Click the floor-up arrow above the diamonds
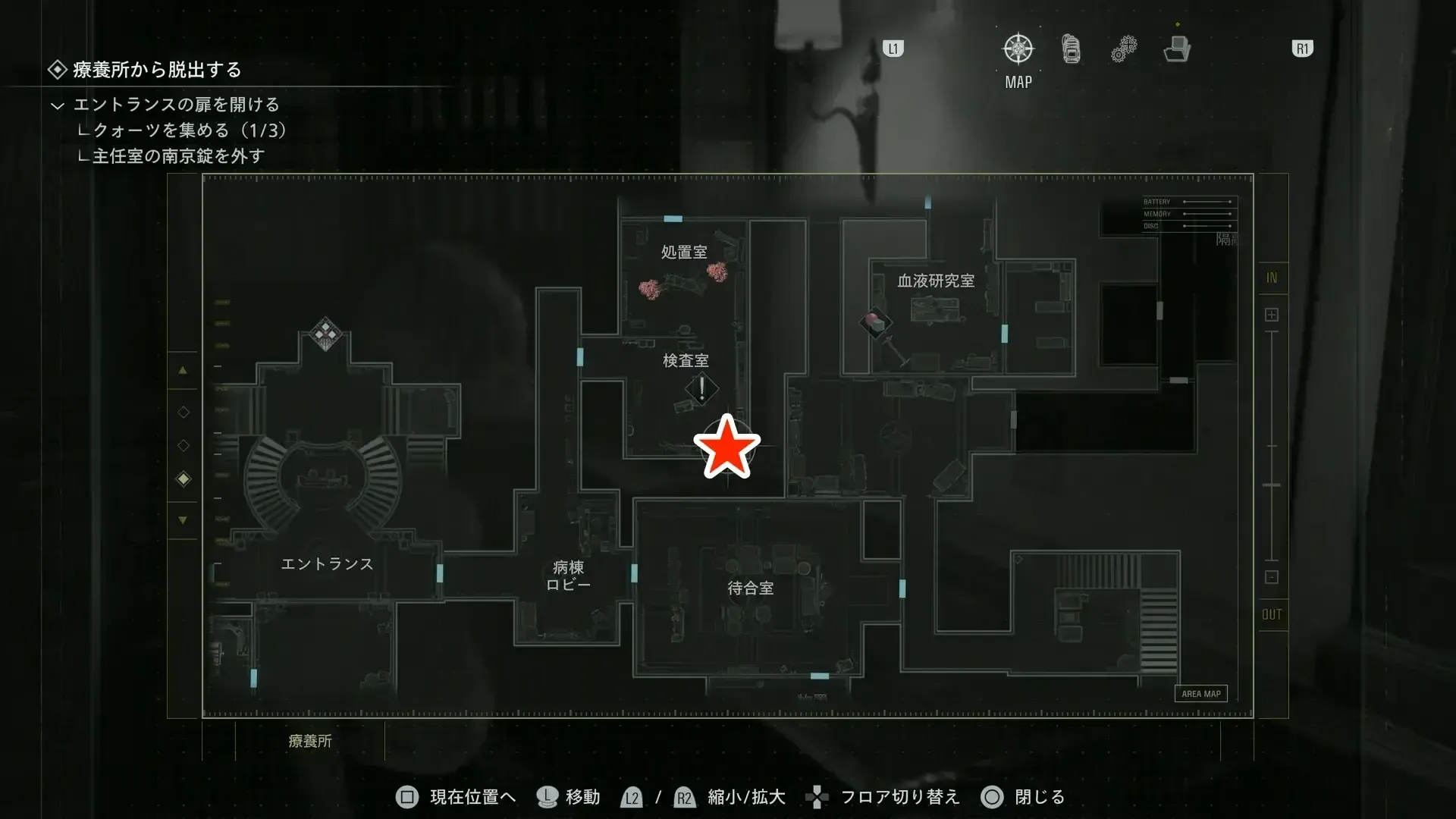Viewport: 1456px width, 819px height. 183,370
